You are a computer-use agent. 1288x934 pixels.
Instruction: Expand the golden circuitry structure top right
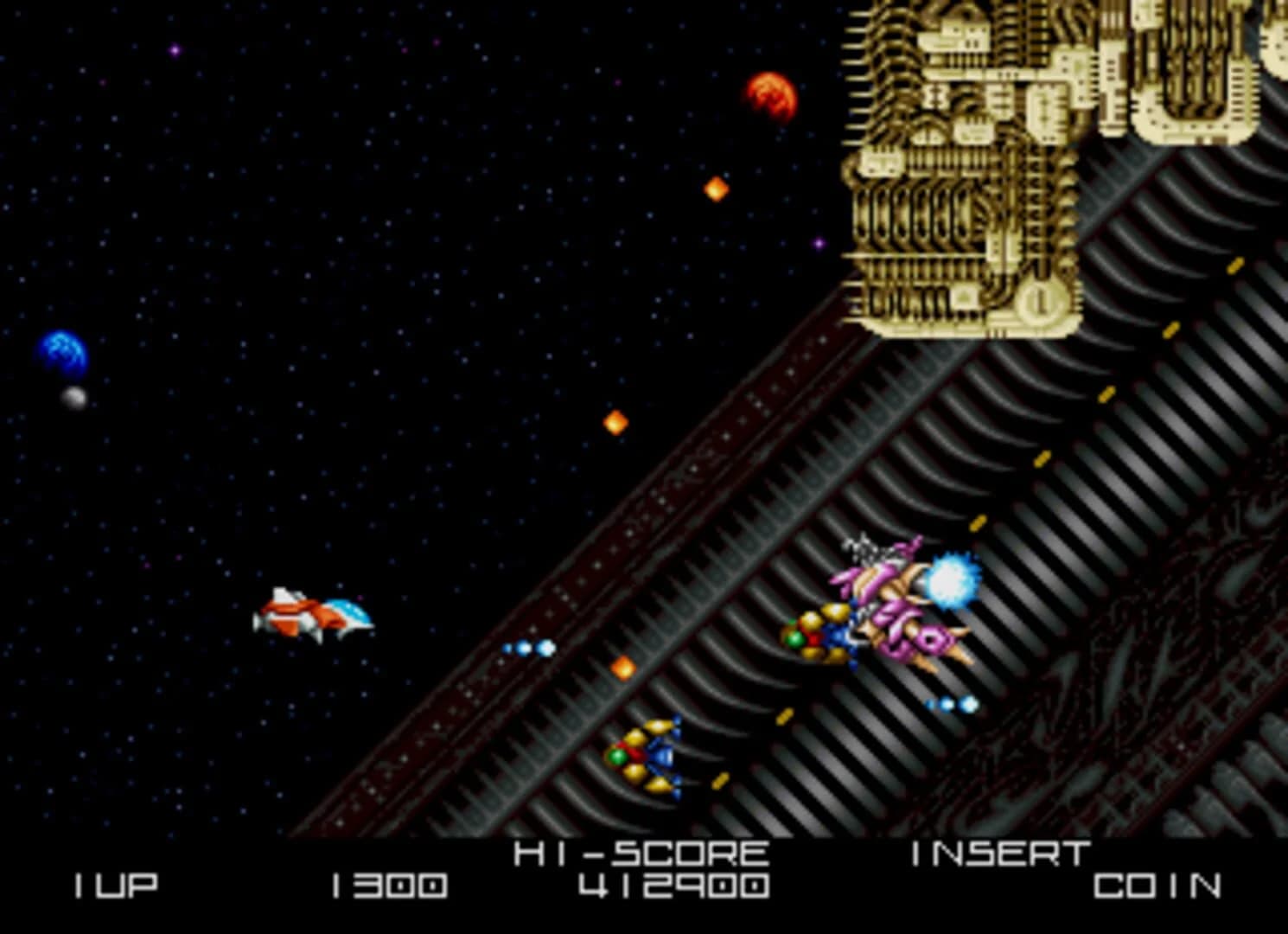pos(951,156)
